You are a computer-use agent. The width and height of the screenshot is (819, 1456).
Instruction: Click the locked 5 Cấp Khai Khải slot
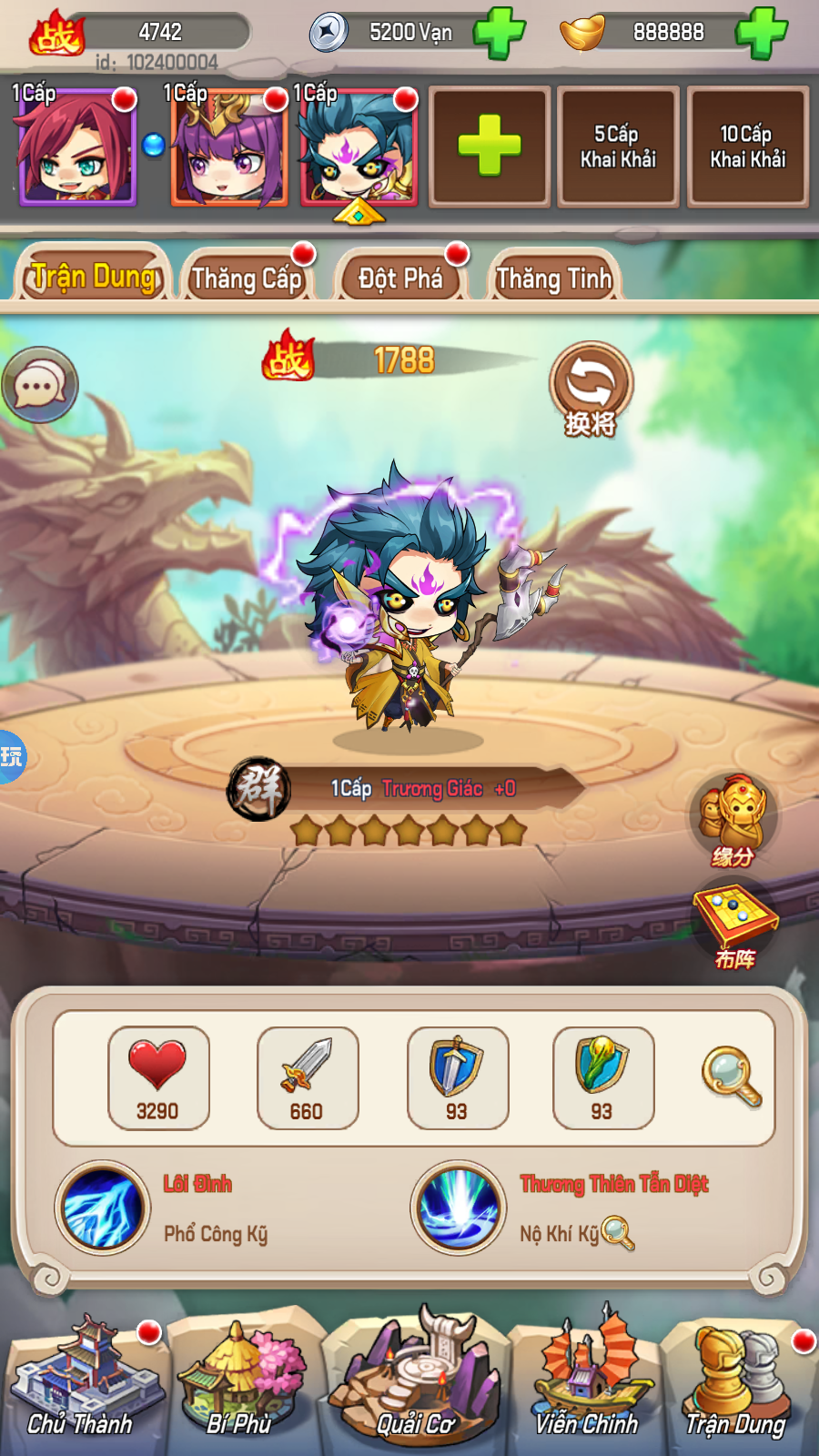coord(618,147)
